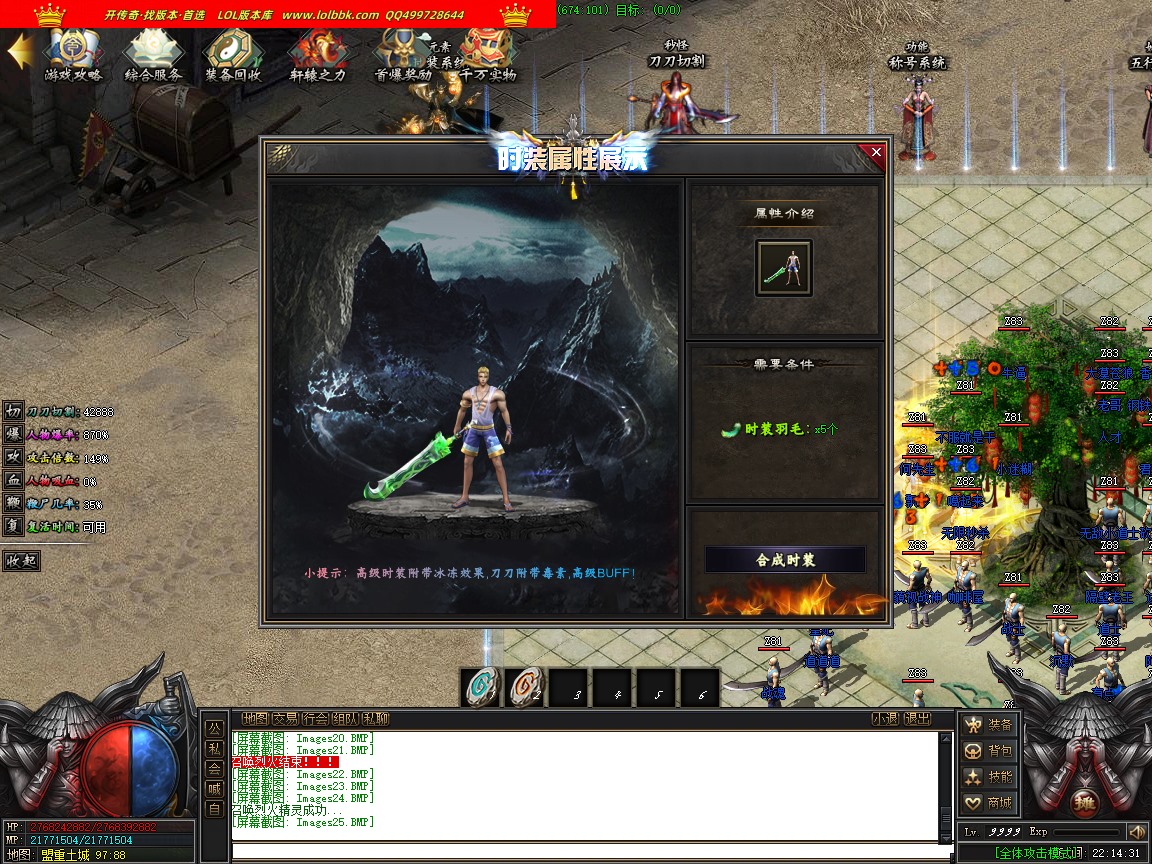
Task: Toggle the sound speaker icon
Action: pos(1136,832)
